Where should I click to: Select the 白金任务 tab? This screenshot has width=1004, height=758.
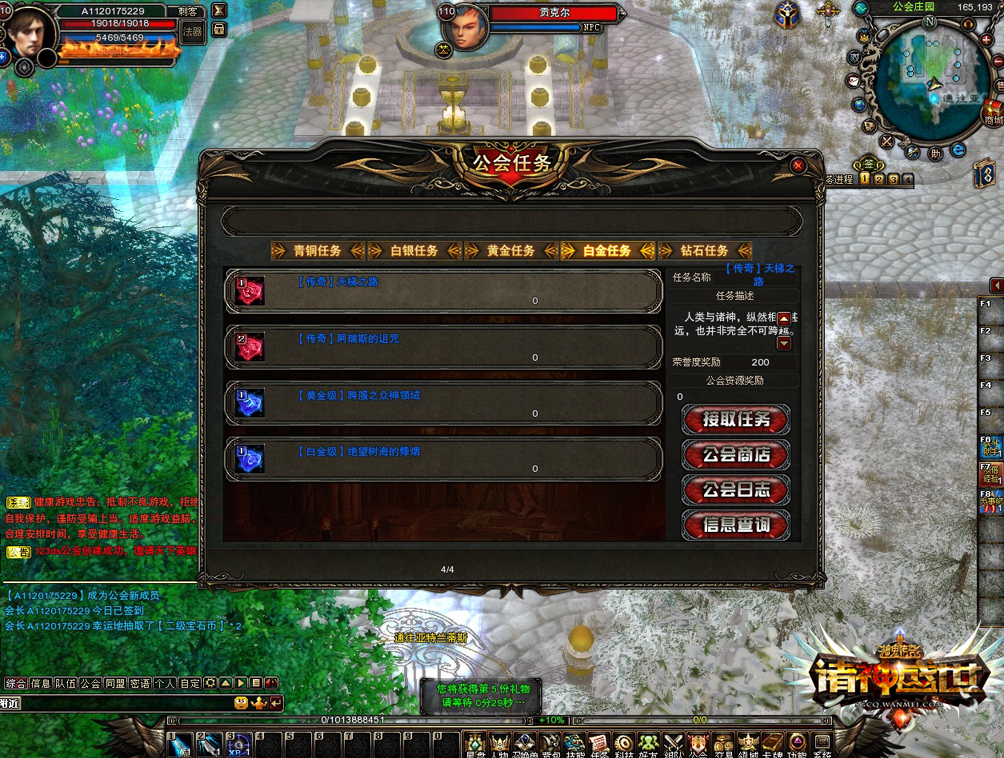[607, 251]
